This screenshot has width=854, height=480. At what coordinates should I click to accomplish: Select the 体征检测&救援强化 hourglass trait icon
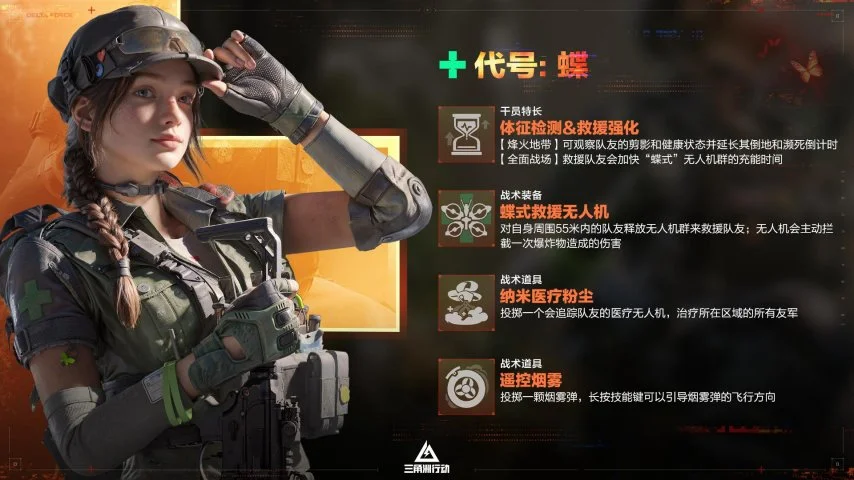466,134
